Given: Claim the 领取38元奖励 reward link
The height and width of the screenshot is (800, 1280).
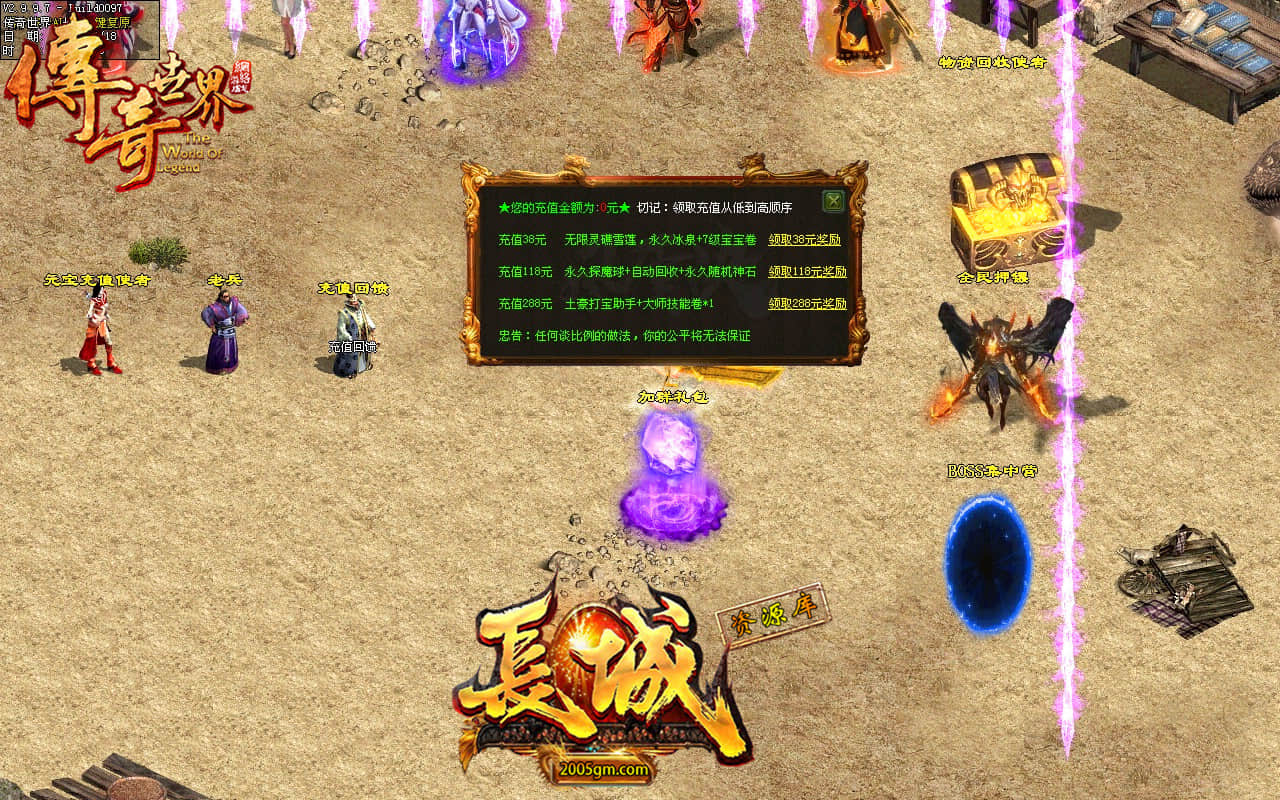Looking at the screenshot, I should pos(804,240).
